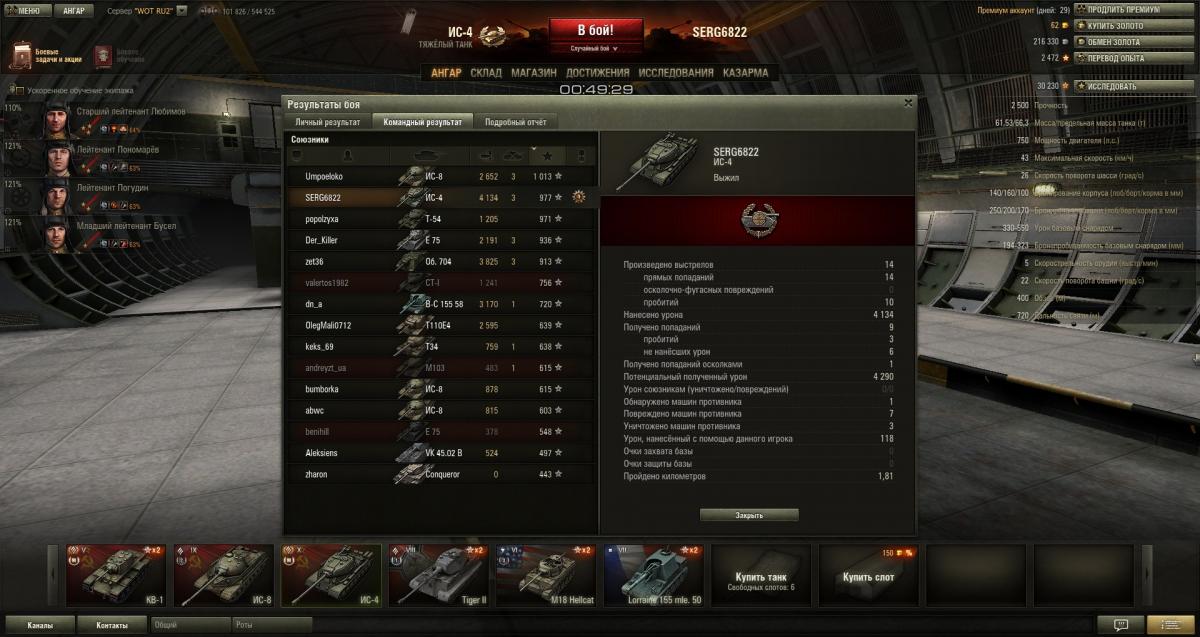Image resolution: width=1200 pixels, height=637 pixels.
Task: Switch to the "Личный результат" tab
Action: click(327, 122)
